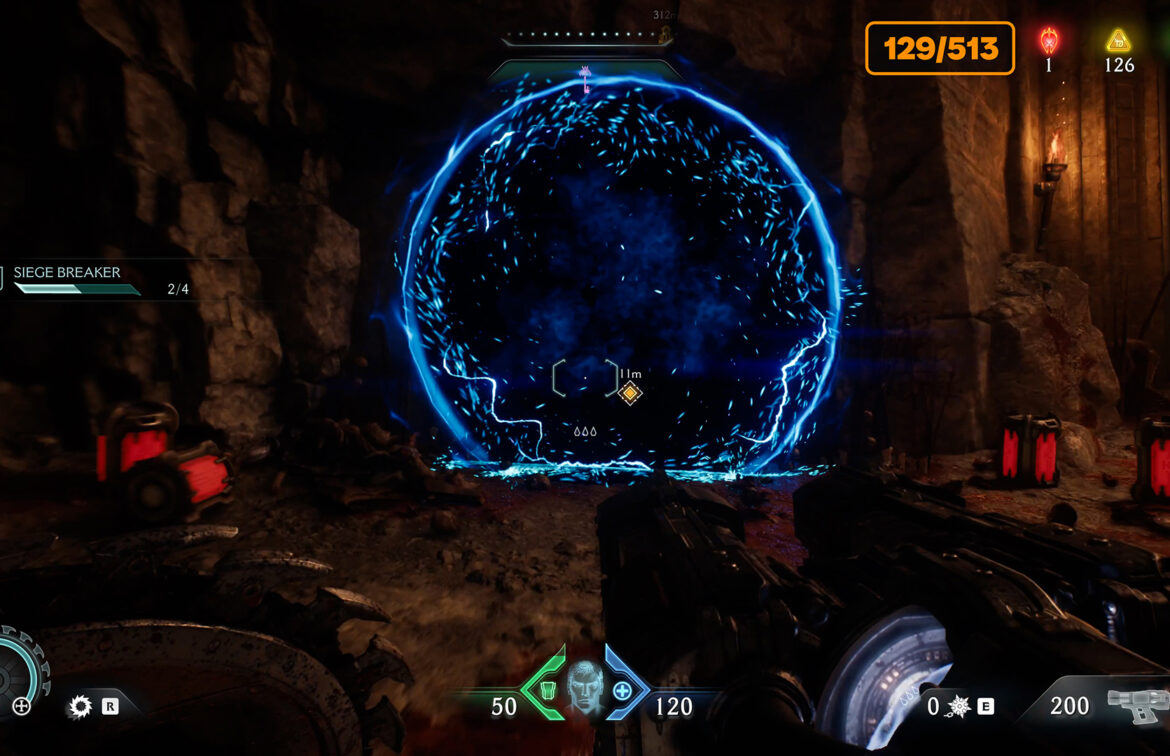The height and width of the screenshot is (756, 1170).
Task: Select the green armor icon
Action: click(x=548, y=689)
